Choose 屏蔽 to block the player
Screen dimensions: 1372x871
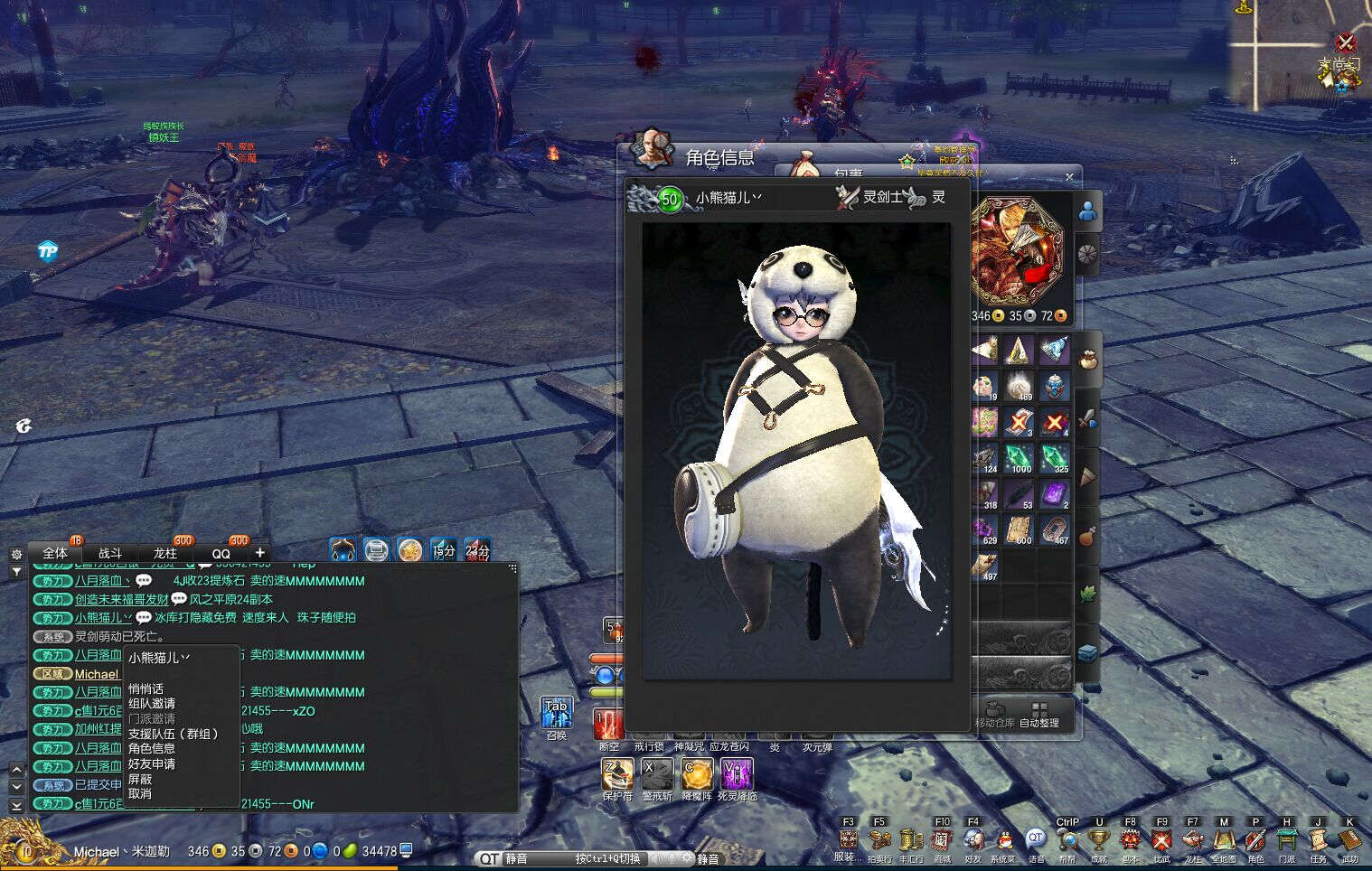click(x=140, y=779)
